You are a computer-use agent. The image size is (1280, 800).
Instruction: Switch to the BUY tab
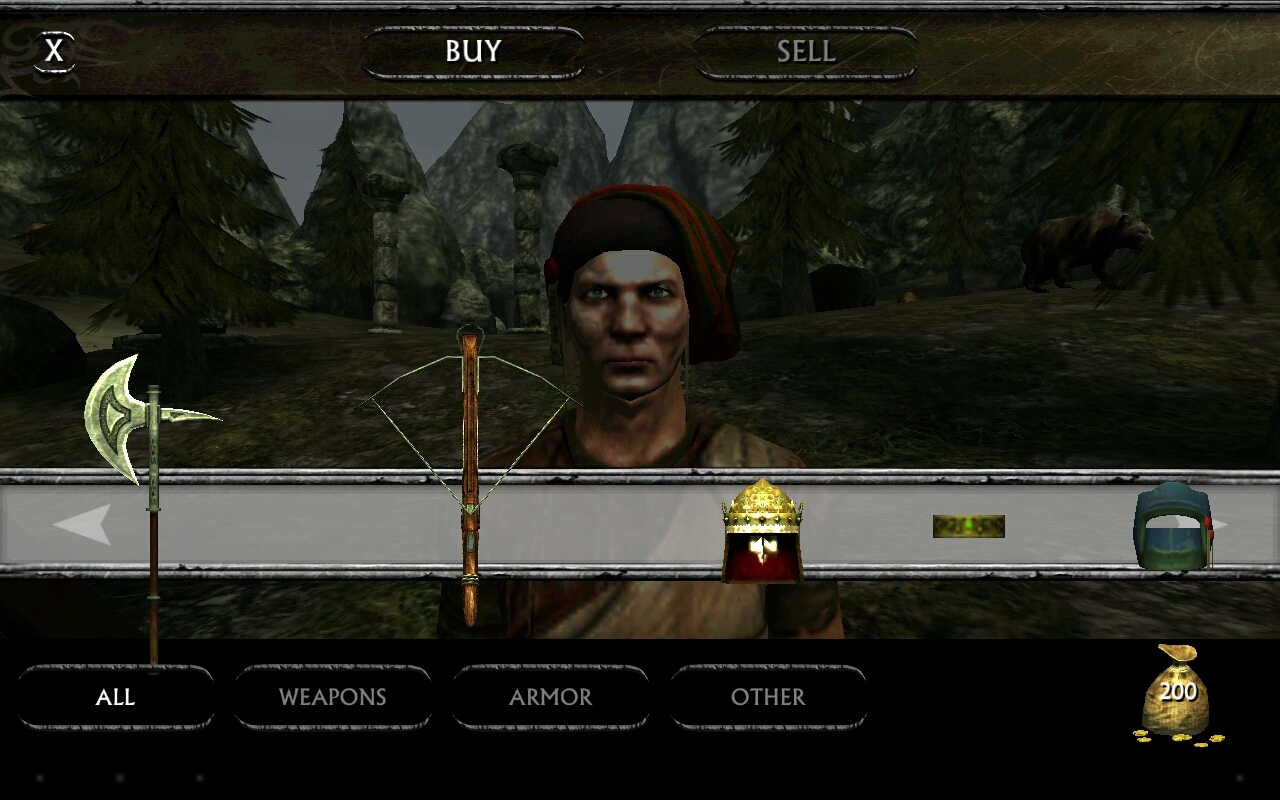tap(473, 51)
